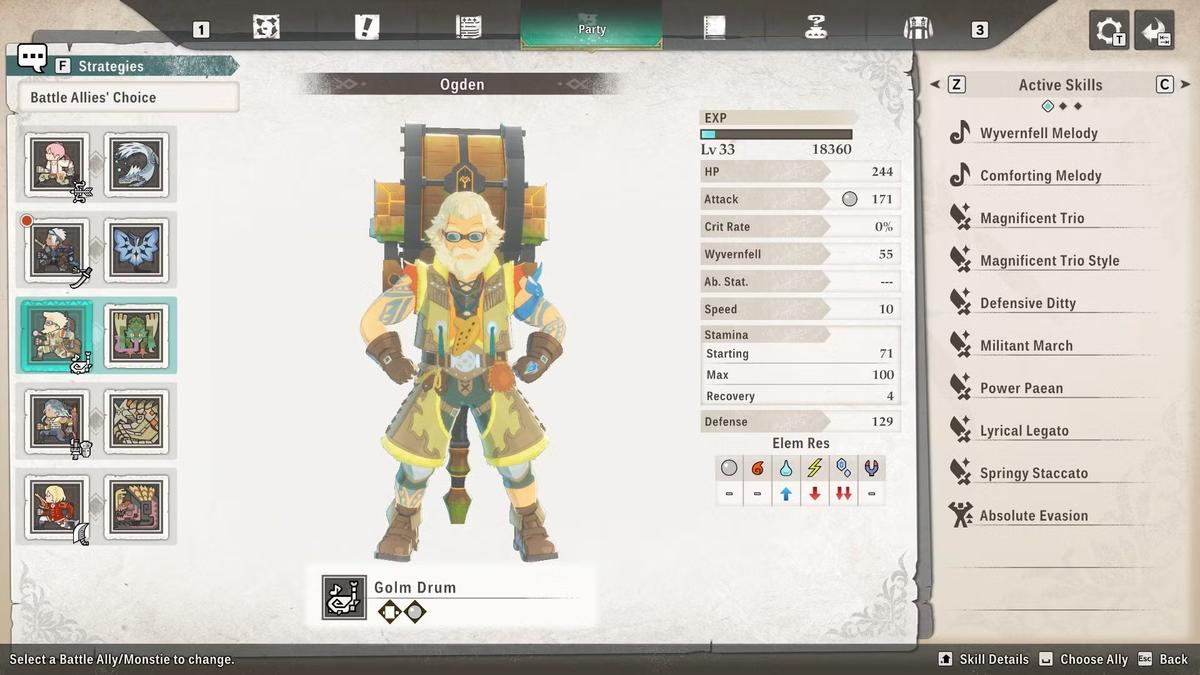This screenshot has height=675, width=1200.
Task: Switch to the exclamation mark tab
Action: pos(367,27)
